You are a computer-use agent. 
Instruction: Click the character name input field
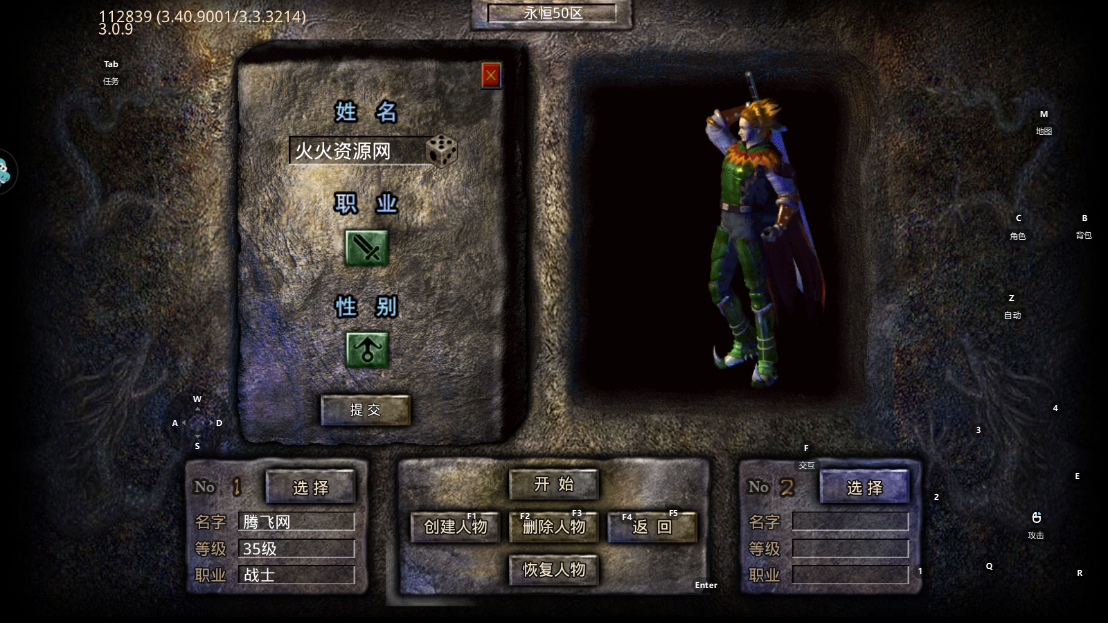[355, 151]
